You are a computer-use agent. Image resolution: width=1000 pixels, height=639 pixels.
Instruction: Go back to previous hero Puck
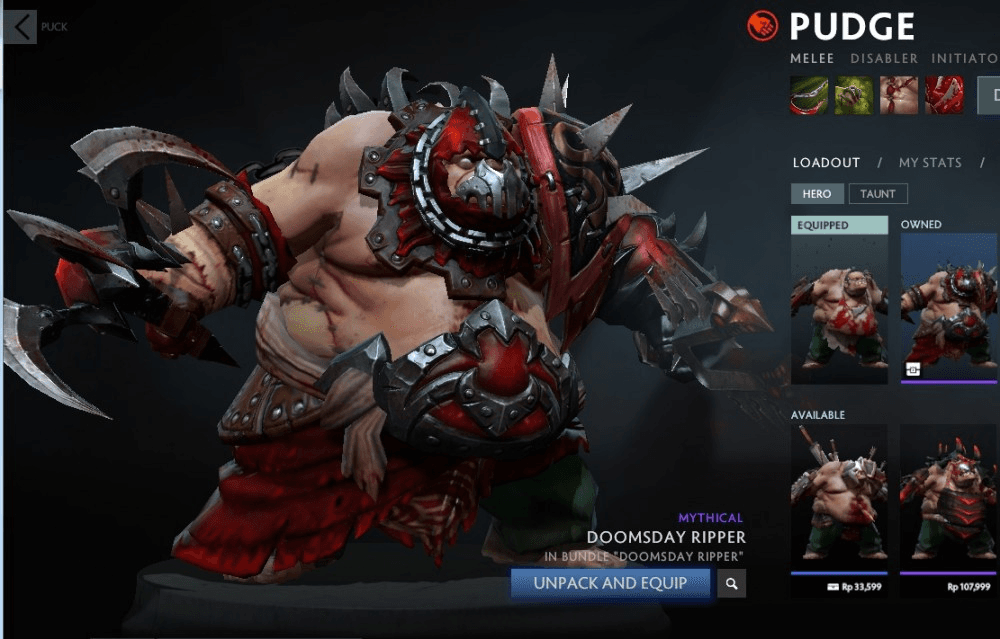(22, 27)
